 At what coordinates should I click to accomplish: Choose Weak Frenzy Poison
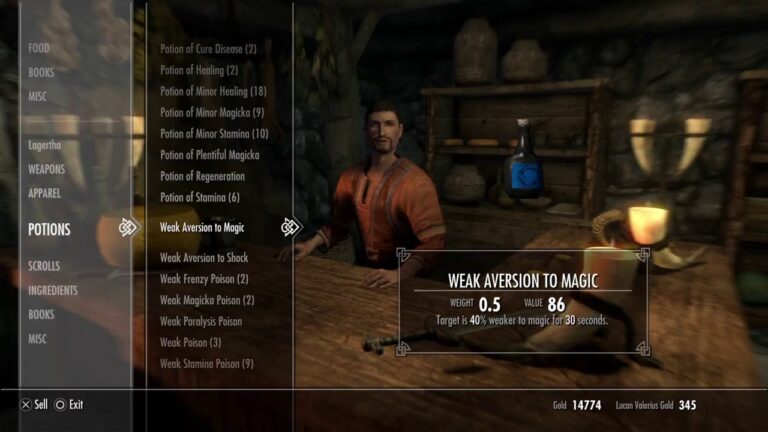coord(204,279)
